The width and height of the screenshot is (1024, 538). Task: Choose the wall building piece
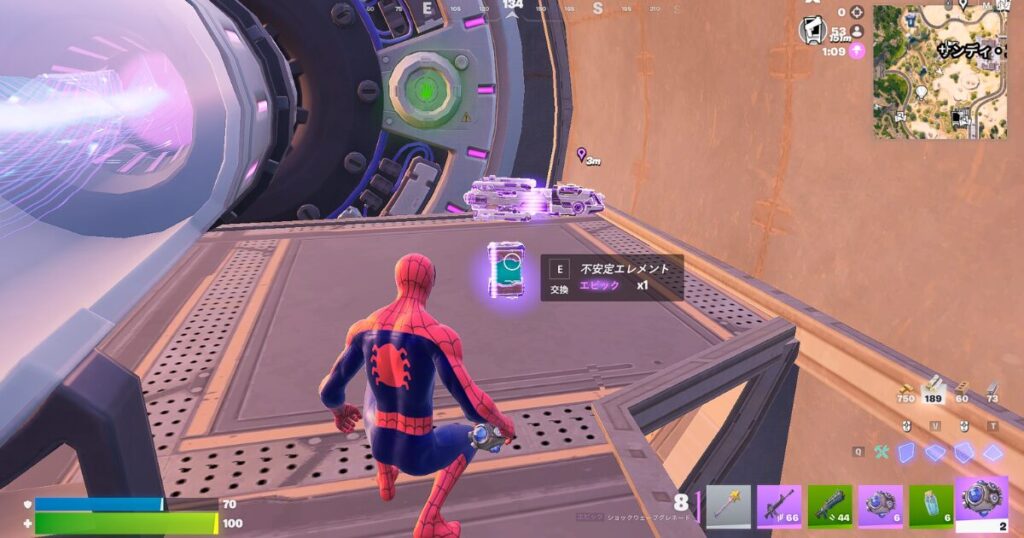click(908, 452)
